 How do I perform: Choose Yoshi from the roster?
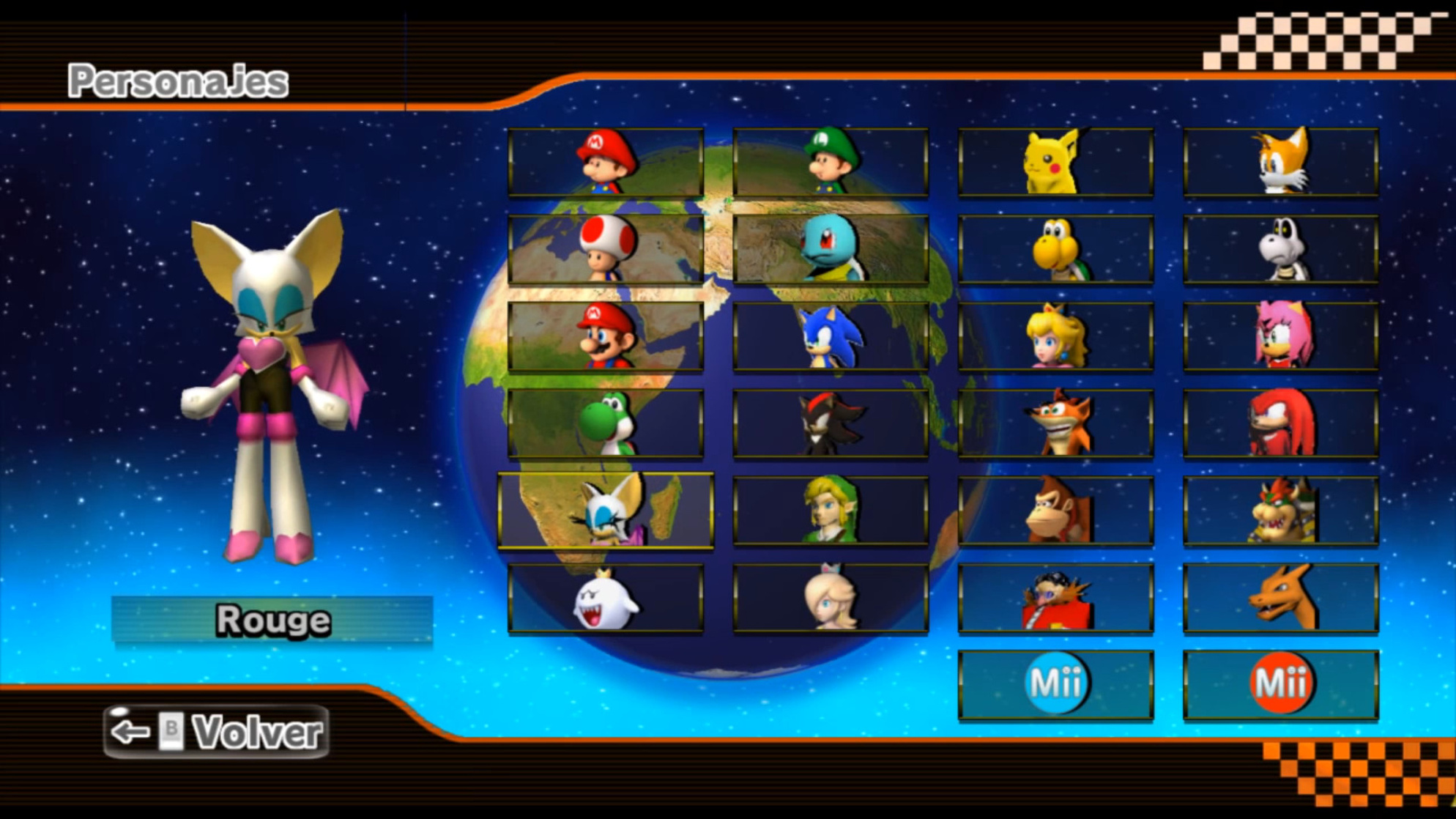coord(606,423)
